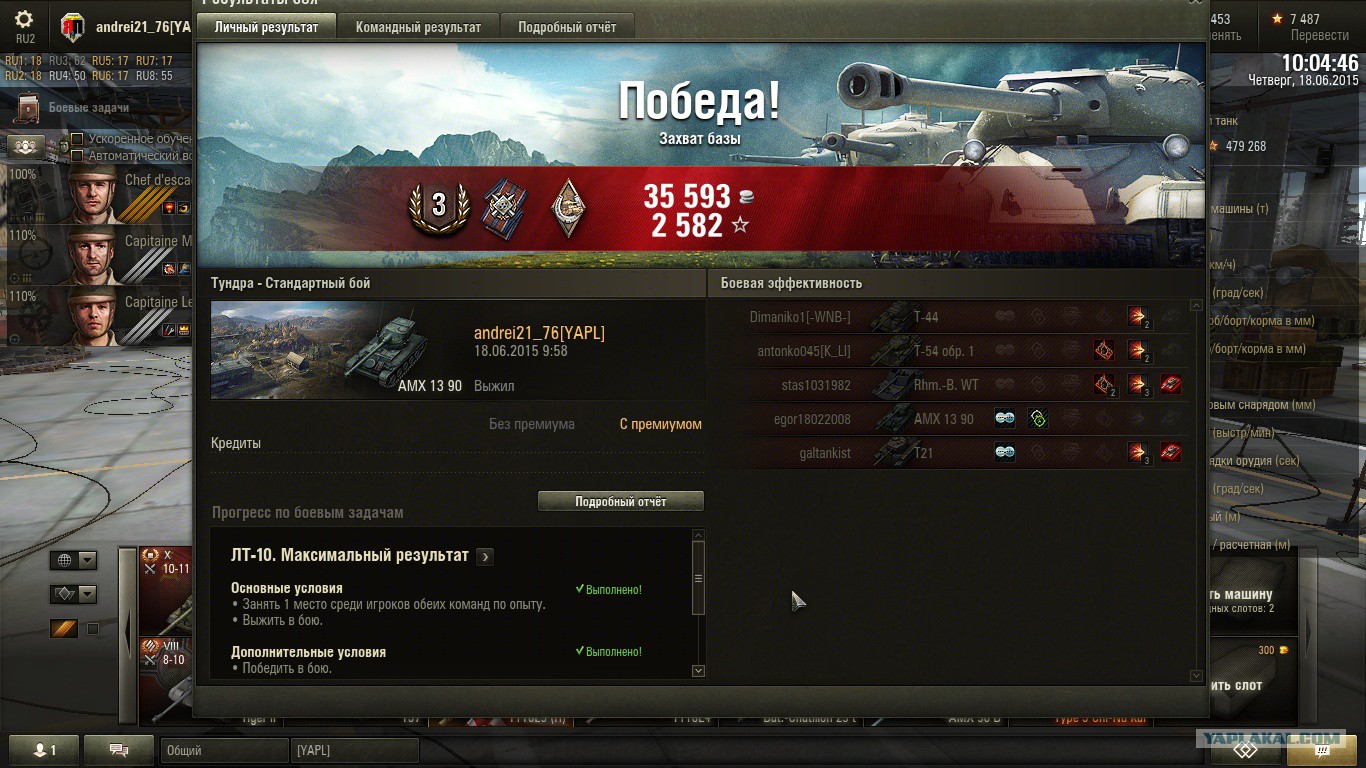
Task: Select the Личный результат tab
Action: point(266,27)
